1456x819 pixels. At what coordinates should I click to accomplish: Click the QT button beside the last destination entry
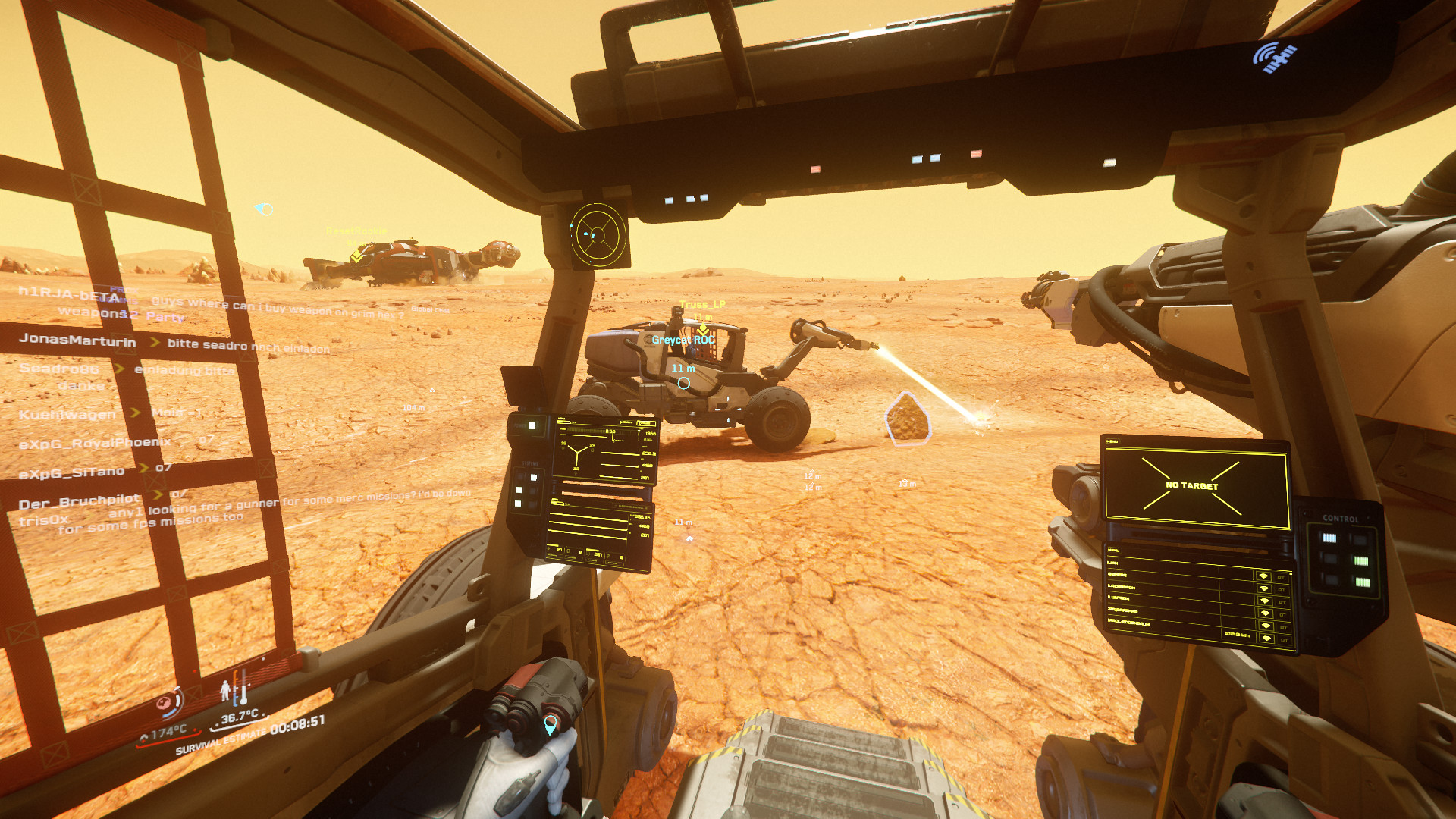(x=1282, y=638)
